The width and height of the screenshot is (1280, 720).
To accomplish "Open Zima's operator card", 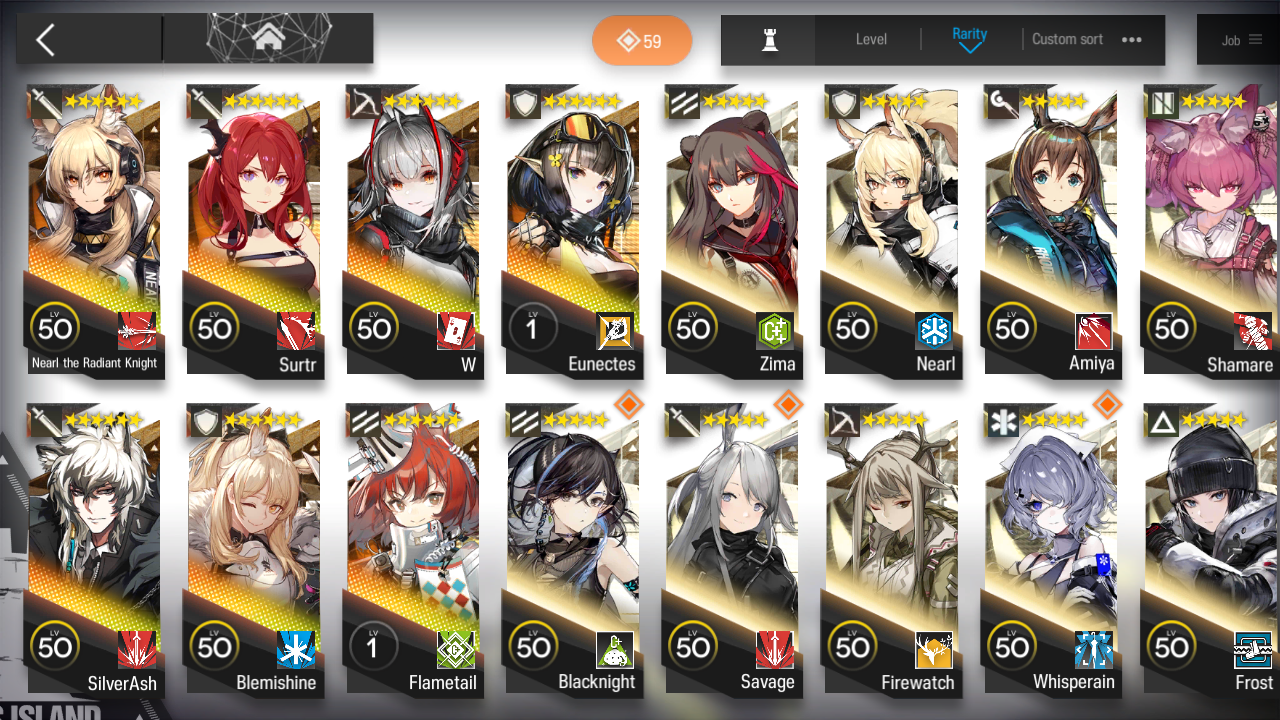I will tap(731, 230).
